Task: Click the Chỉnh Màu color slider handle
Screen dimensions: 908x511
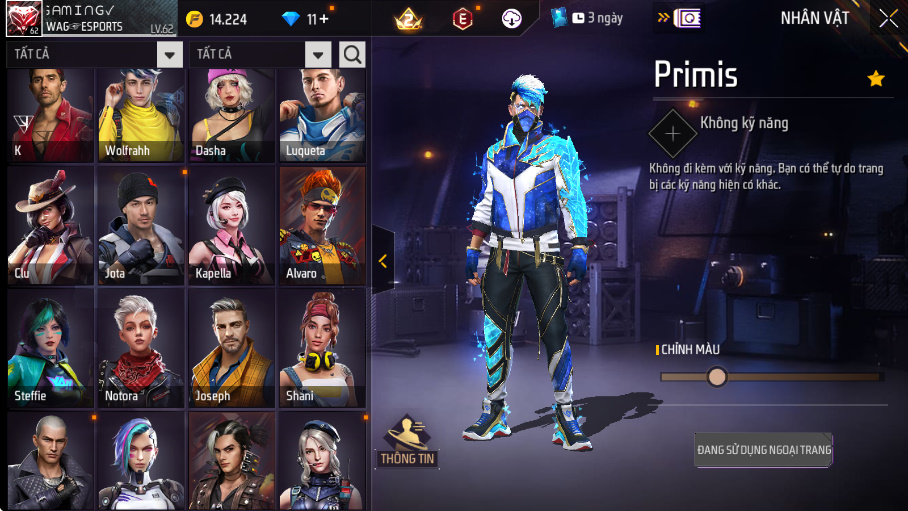Action: [717, 377]
